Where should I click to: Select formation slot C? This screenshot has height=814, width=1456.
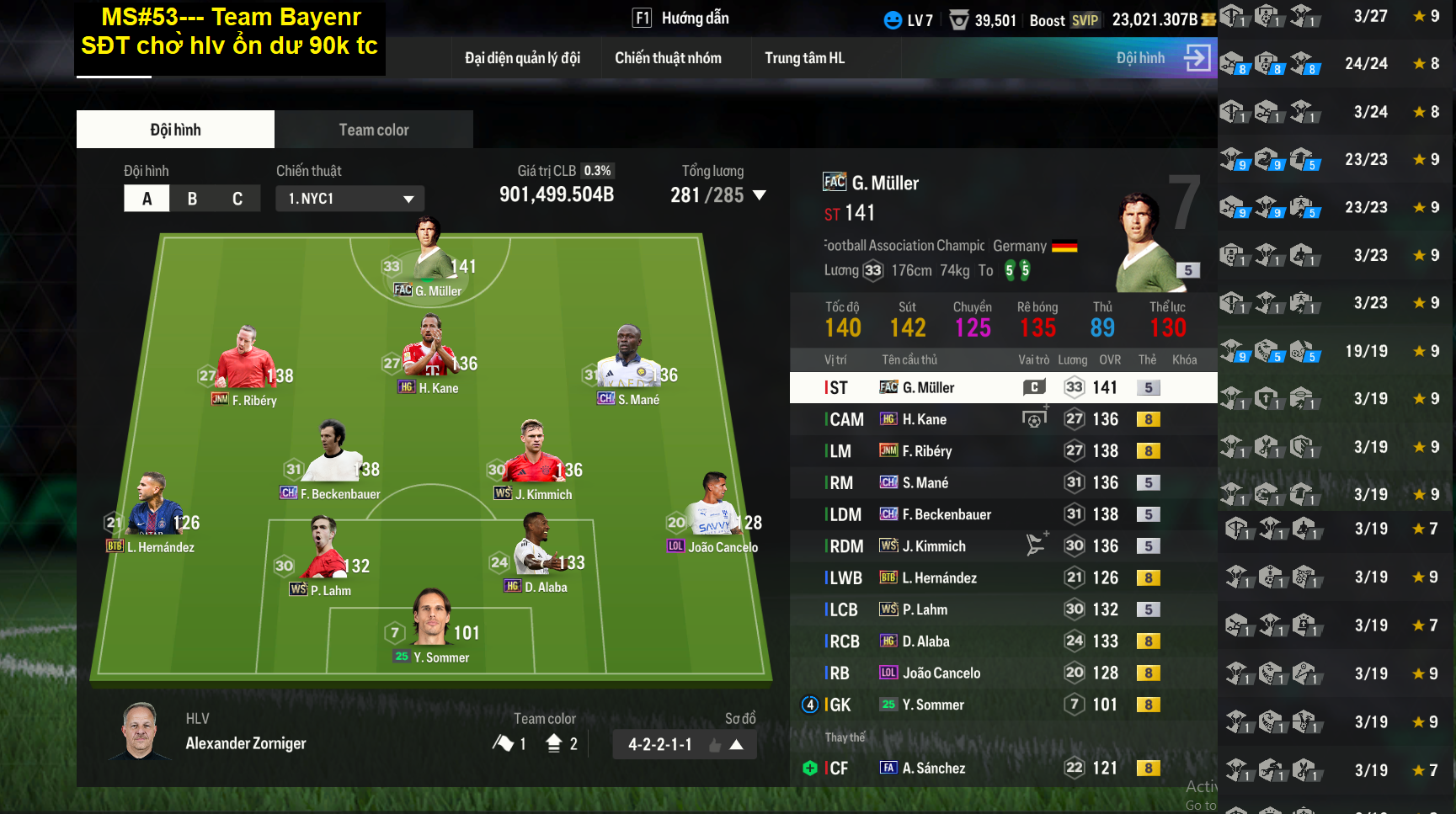pyautogui.click(x=237, y=198)
